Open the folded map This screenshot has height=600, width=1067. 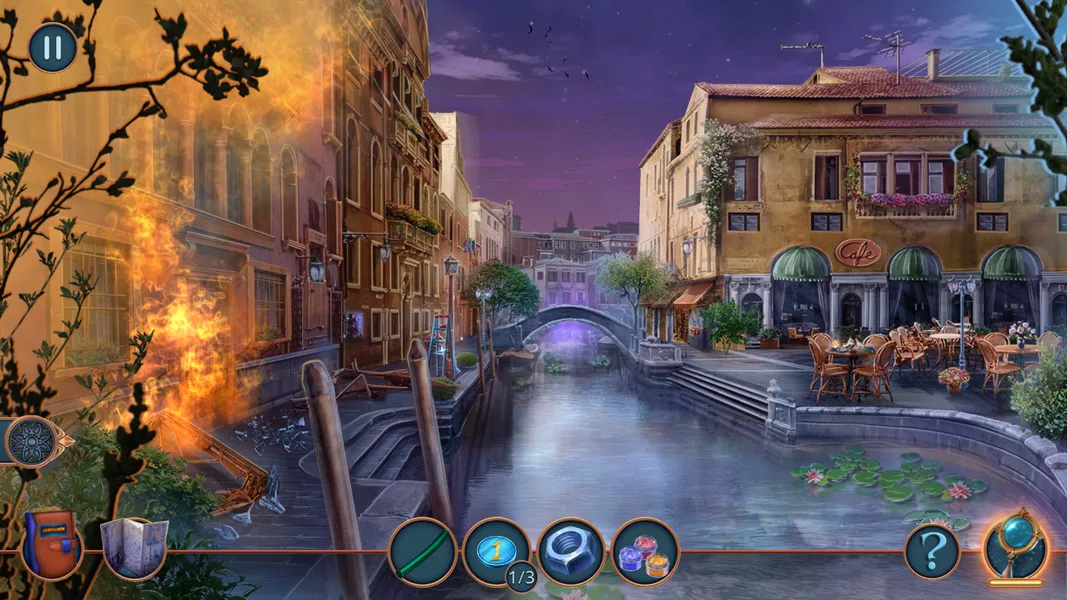pos(134,548)
